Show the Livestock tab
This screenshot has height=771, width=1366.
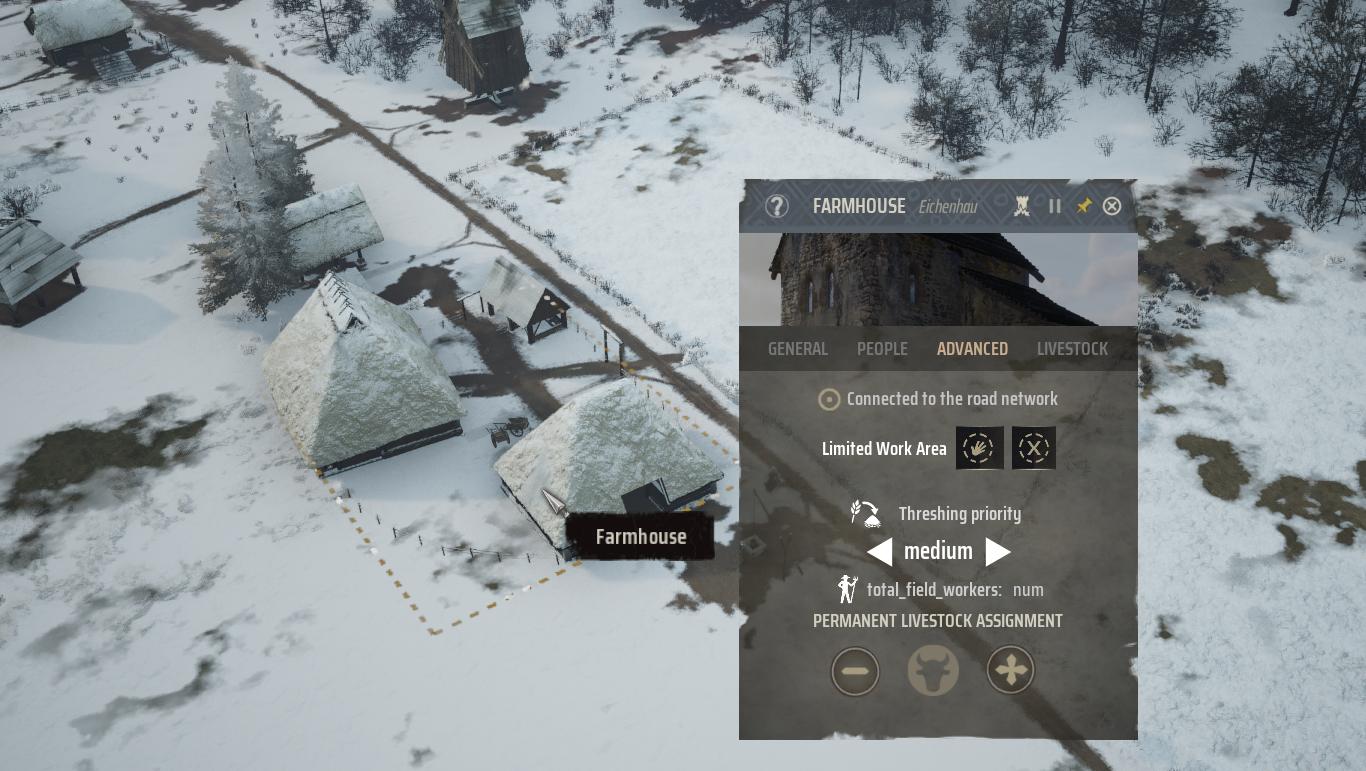pos(1072,349)
